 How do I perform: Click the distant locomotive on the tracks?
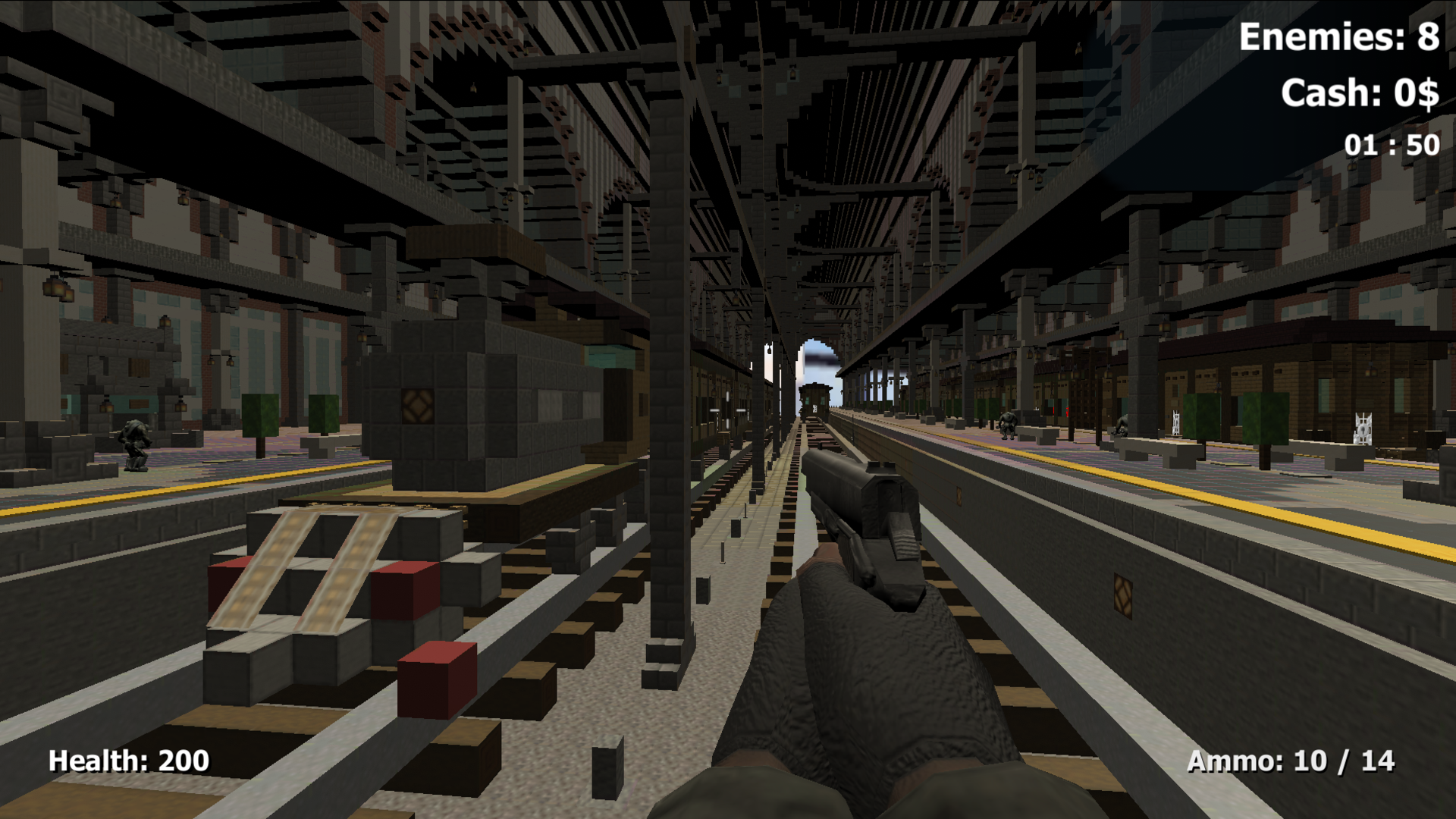point(815,400)
